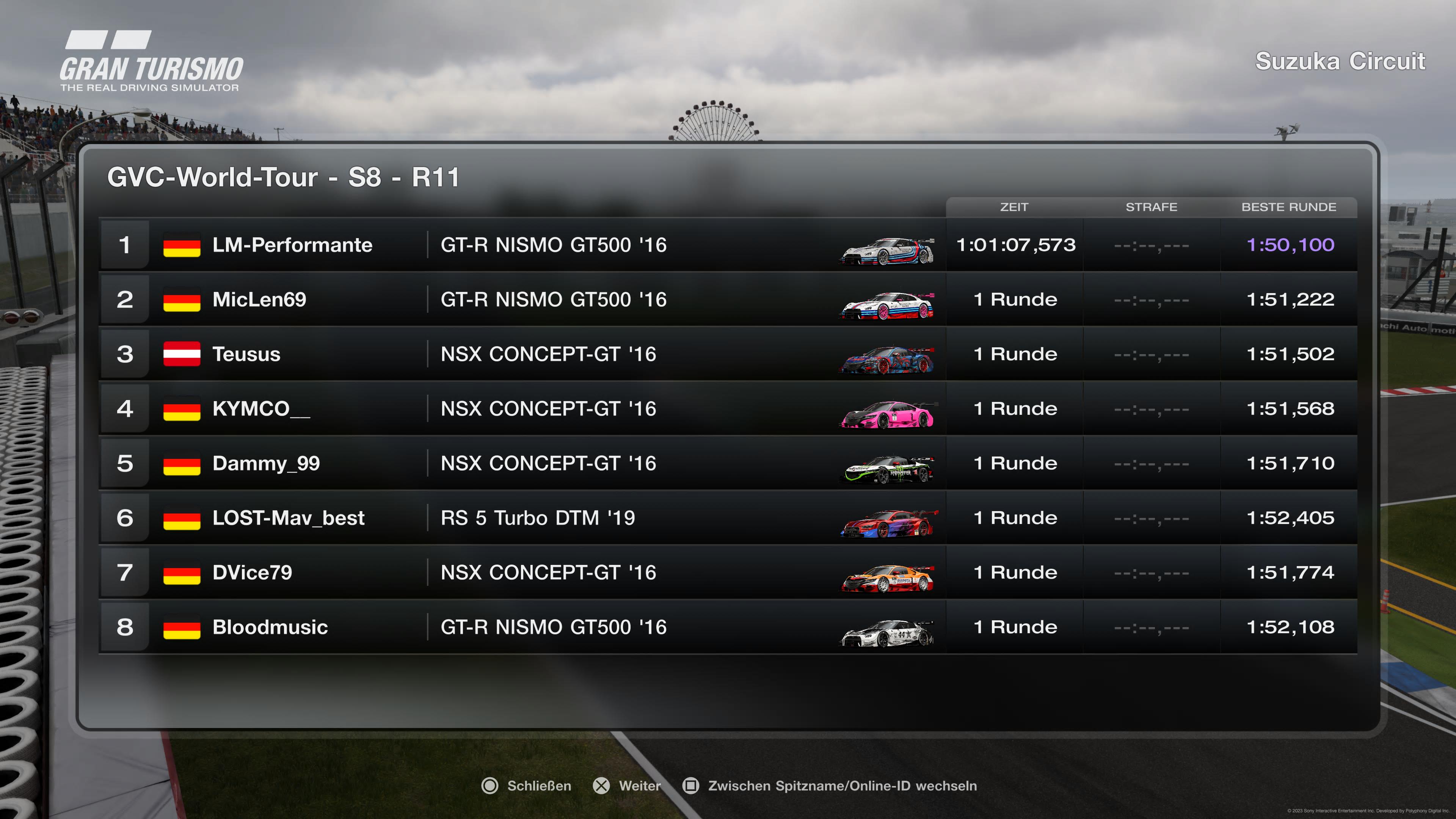Select MicLen69's result row
The width and height of the screenshot is (1456, 819).
(728, 300)
